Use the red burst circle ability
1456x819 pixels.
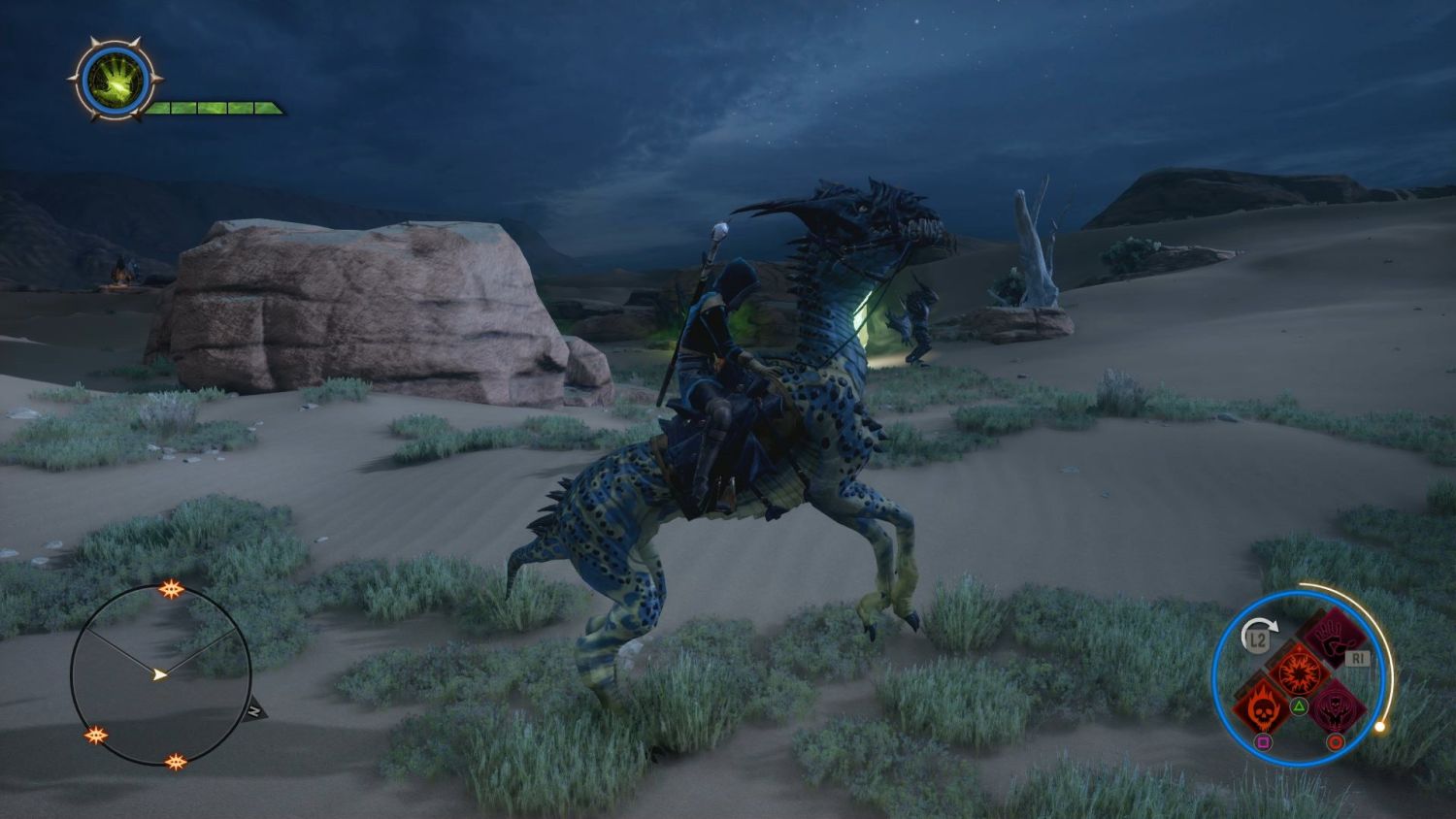(x=1298, y=672)
